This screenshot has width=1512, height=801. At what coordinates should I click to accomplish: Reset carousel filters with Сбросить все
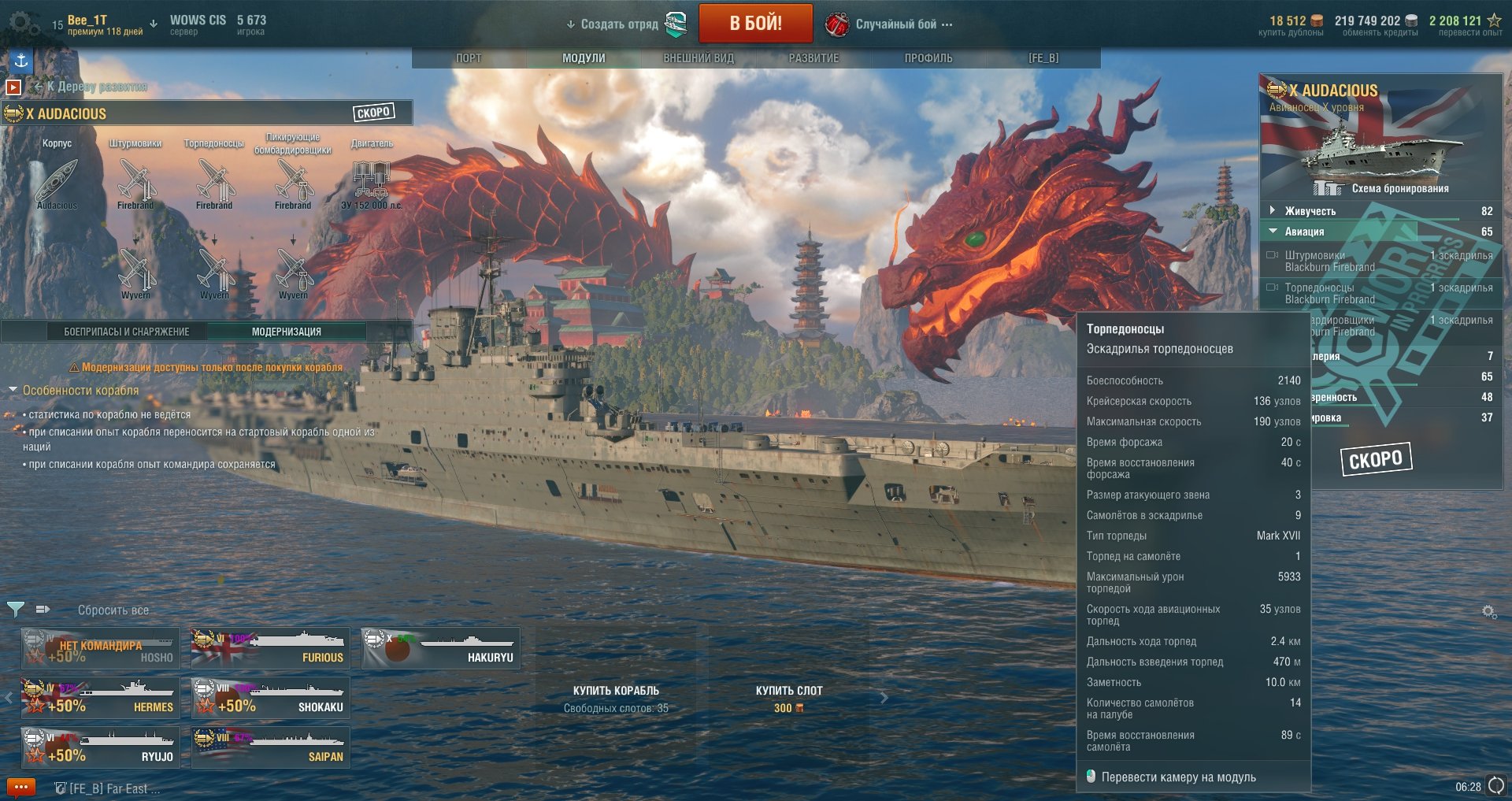pos(113,610)
